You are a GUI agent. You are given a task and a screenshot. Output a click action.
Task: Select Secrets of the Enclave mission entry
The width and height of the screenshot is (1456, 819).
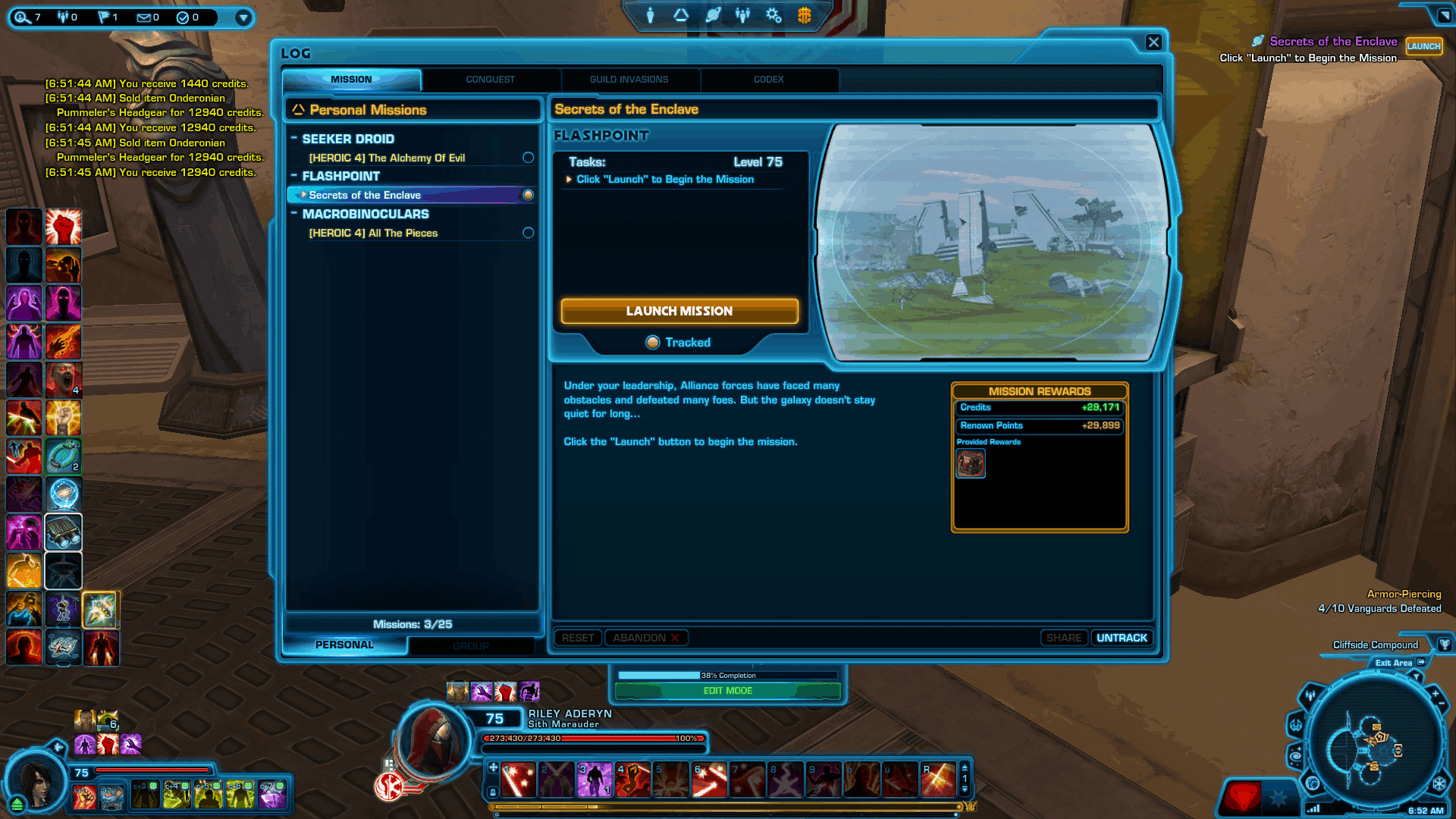point(365,195)
